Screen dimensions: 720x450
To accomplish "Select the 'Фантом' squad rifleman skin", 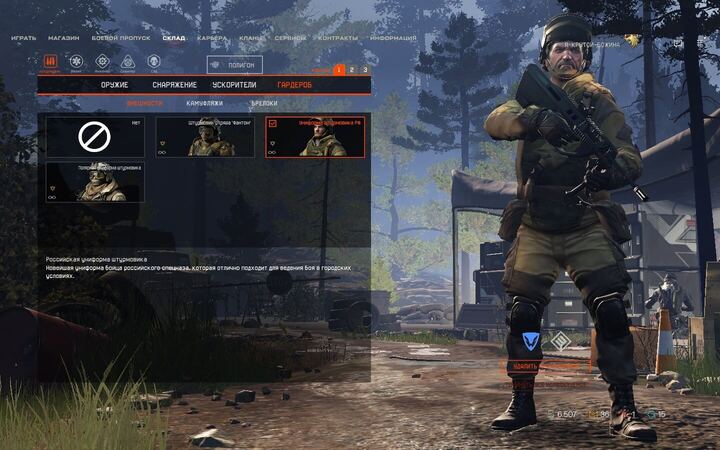I will click(204, 136).
